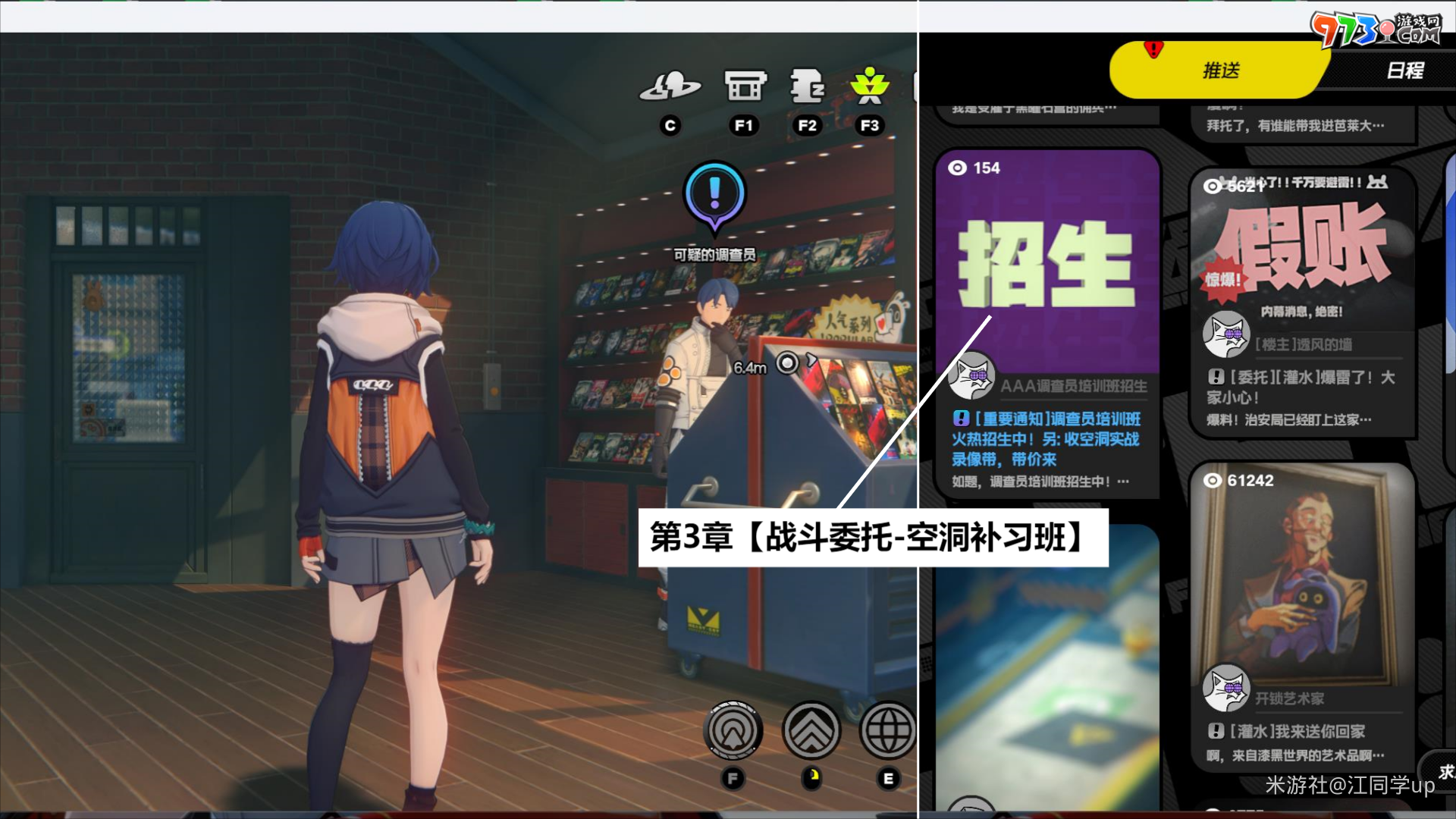Click the fox avatar of 开锁艺术家
This screenshot has width=1456, height=819.
[x=1226, y=688]
